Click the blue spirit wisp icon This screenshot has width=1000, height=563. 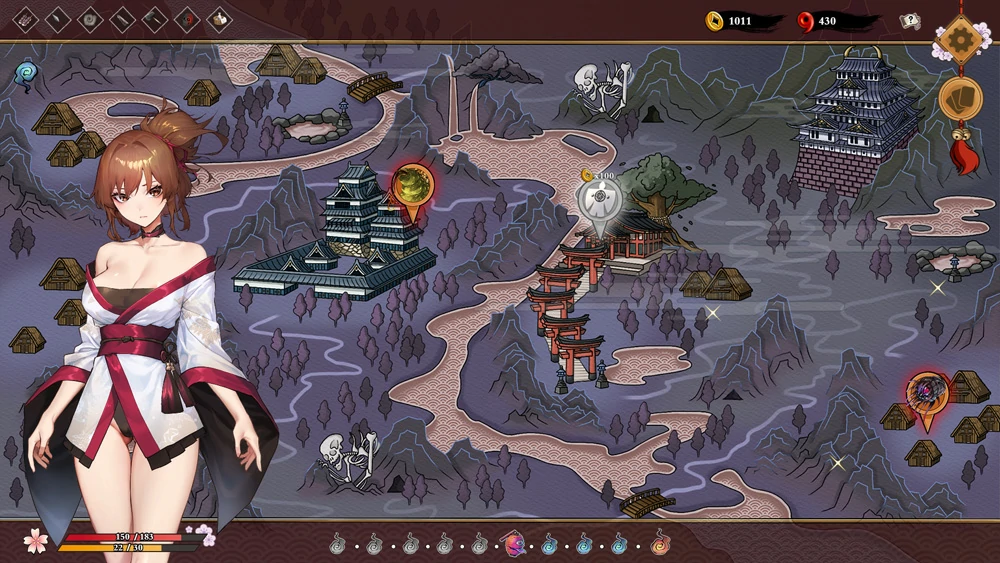point(26,72)
